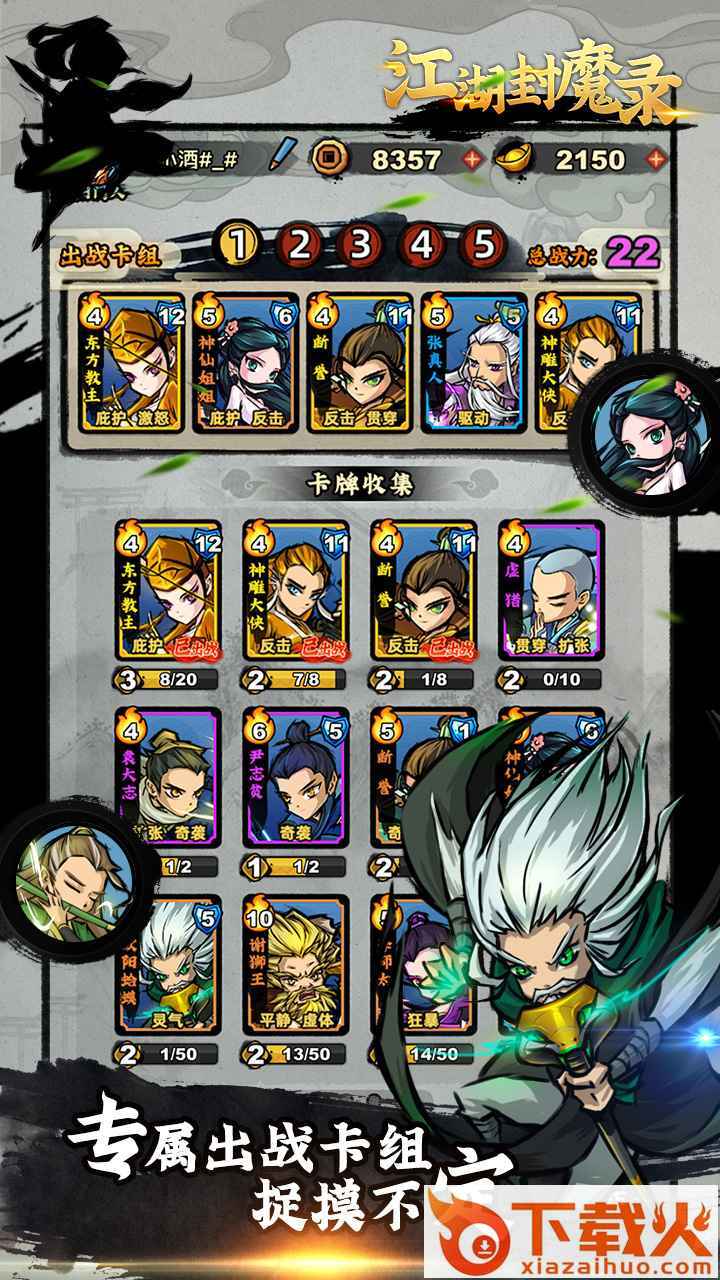Screen dimensions: 720x1280
Task: Switch to battle deck 2
Action: 299,244
